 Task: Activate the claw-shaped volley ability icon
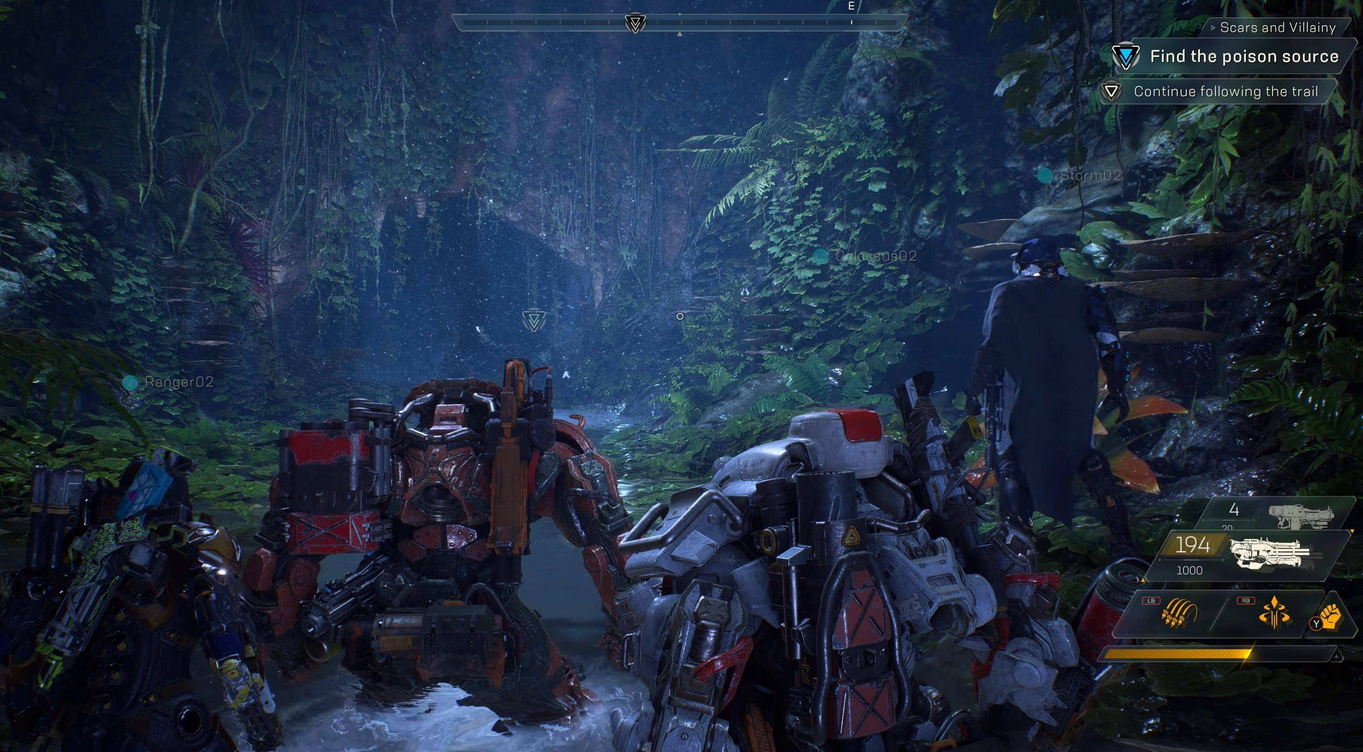(x=1175, y=614)
